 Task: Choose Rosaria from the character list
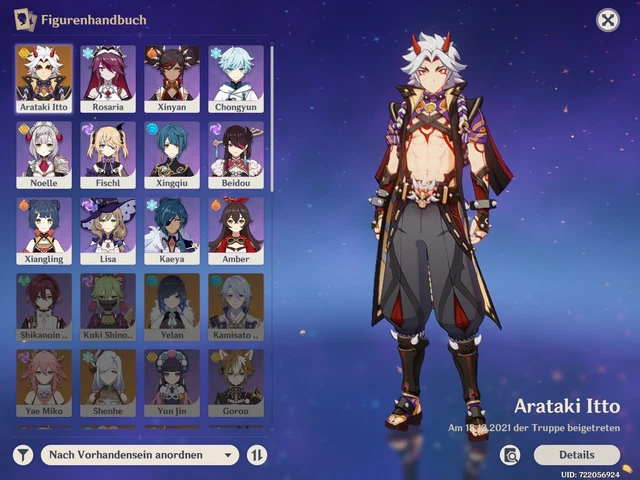[108, 76]
